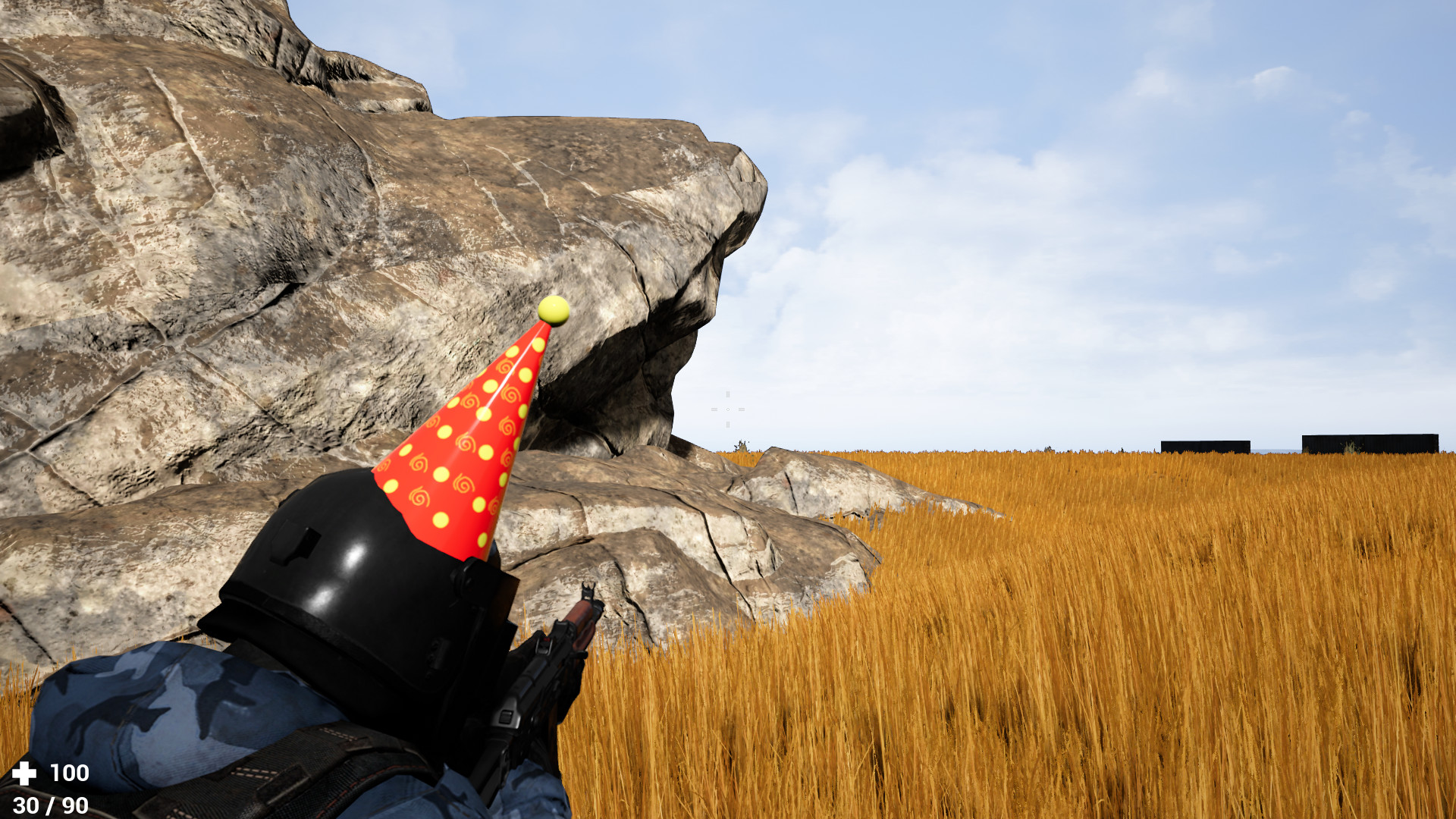Click the top tick of the crosshair reticle
1456x819 pixels.
(728, 394)
